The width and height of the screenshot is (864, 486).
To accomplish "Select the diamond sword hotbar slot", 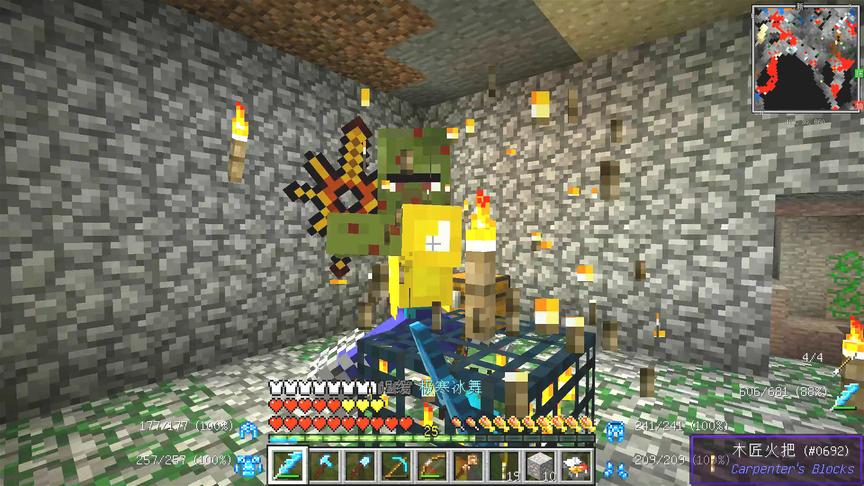I will [287, 465].
